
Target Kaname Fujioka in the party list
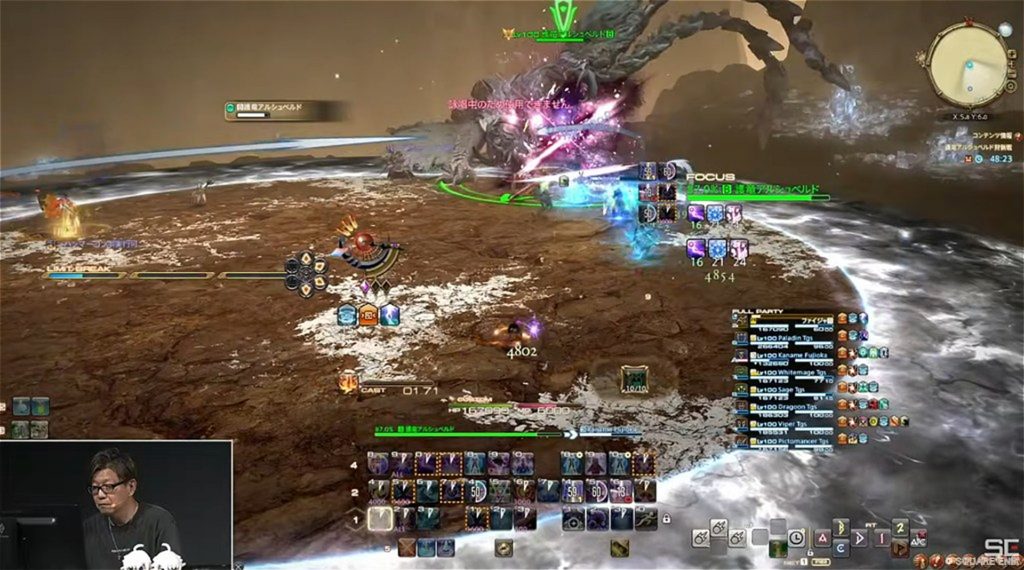point(790,354)
